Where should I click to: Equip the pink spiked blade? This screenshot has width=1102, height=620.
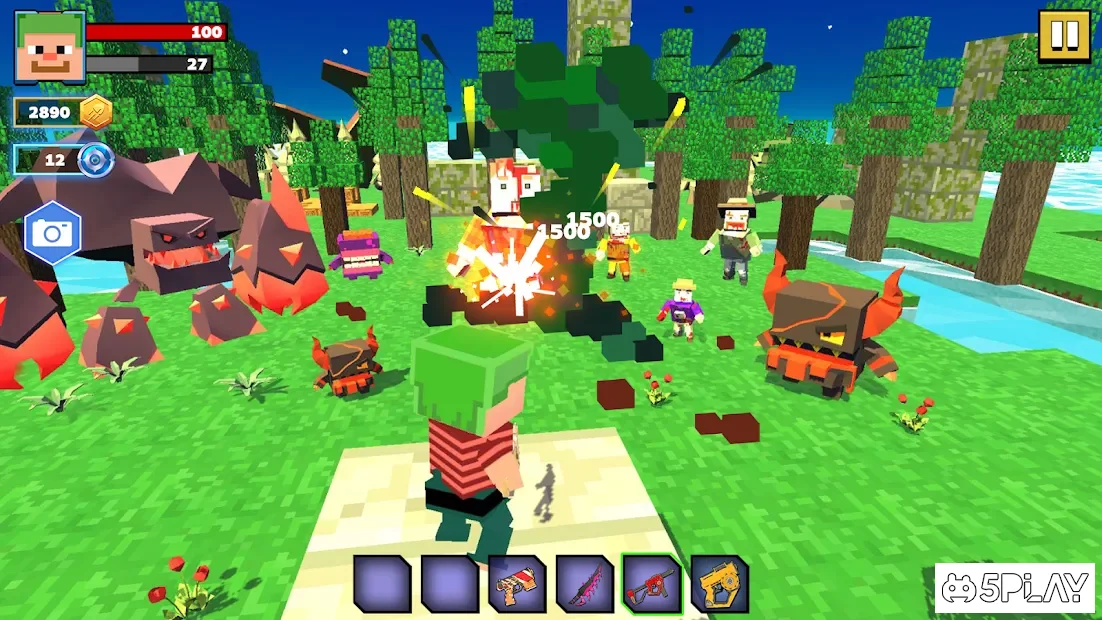(x=584, y=583)
